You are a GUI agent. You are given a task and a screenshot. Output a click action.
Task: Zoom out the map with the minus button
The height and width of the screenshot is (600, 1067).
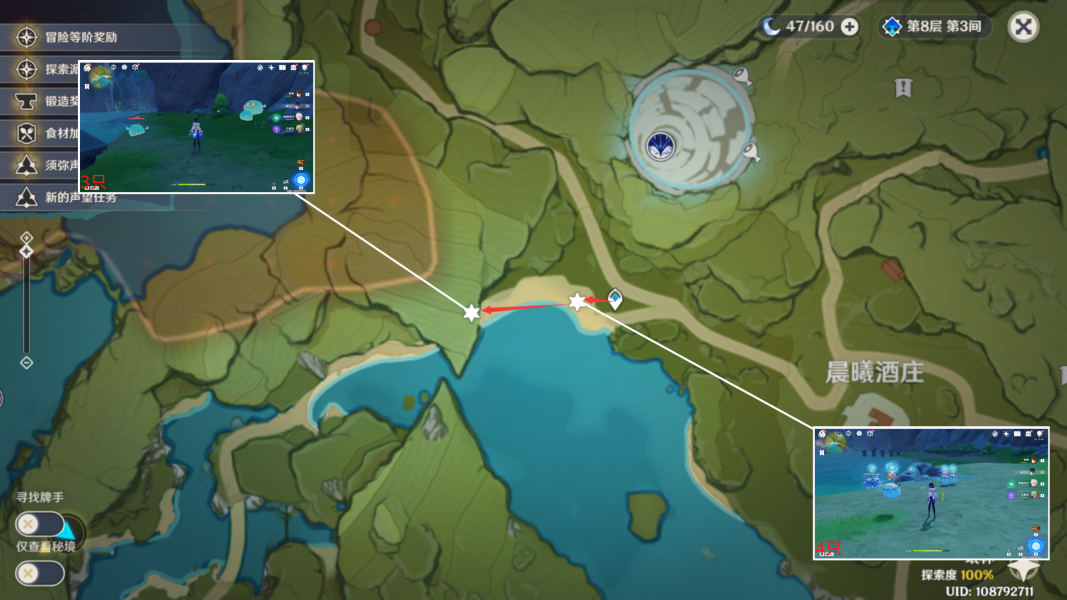[x=27, y=362]
